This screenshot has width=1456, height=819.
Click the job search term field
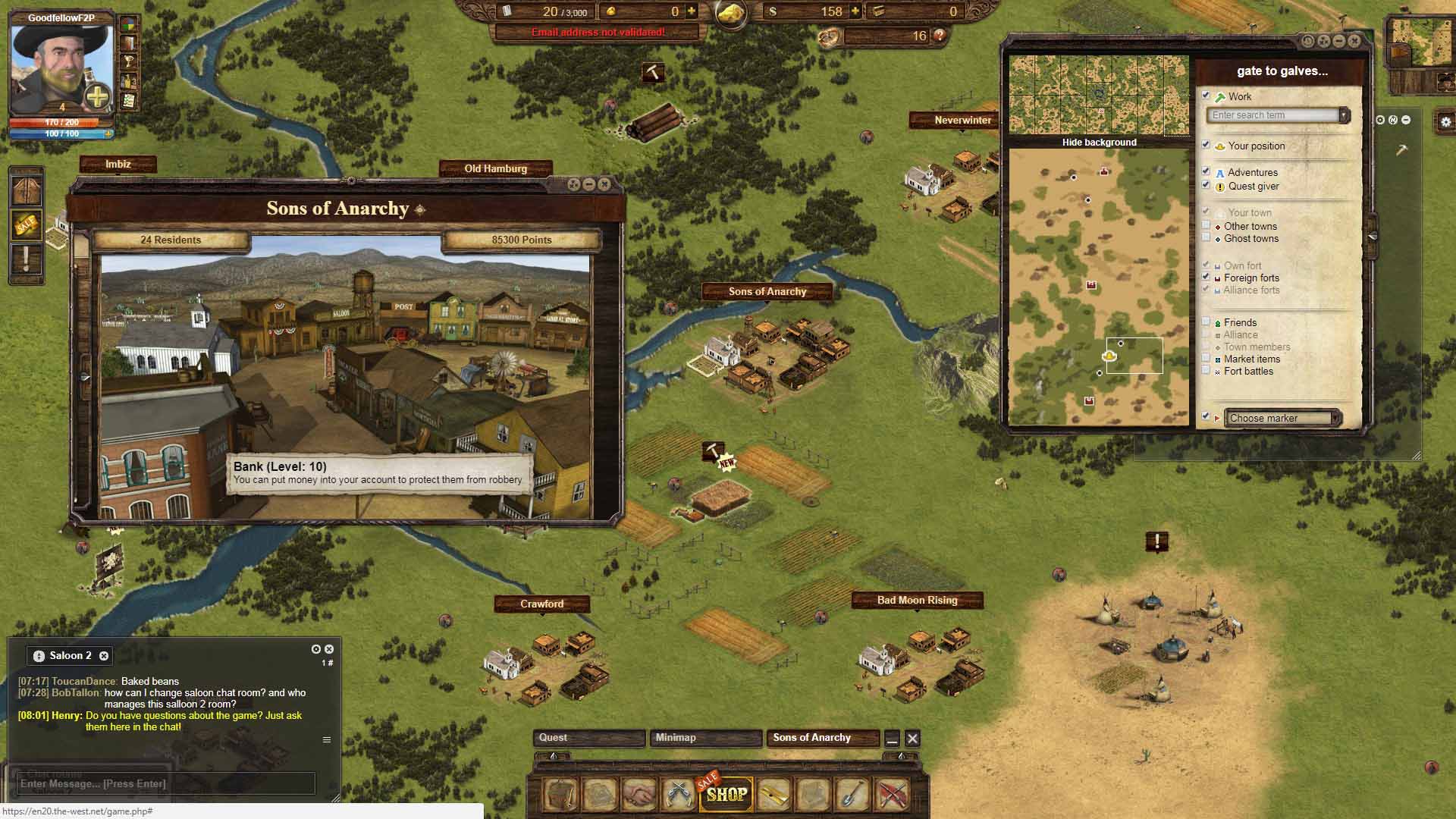pos(1275,115)
